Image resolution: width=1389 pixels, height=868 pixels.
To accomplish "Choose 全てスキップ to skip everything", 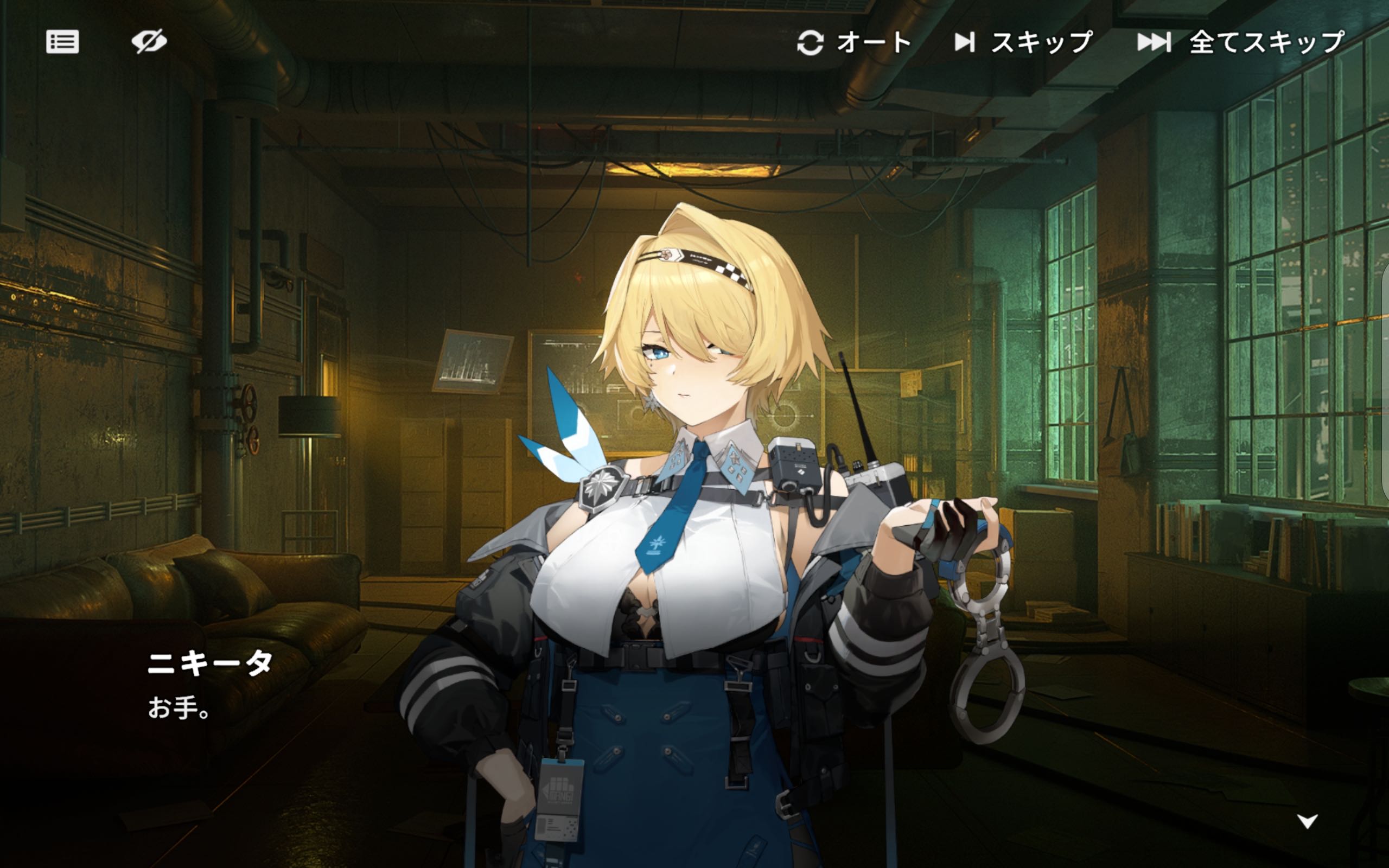I will 1241,42.
